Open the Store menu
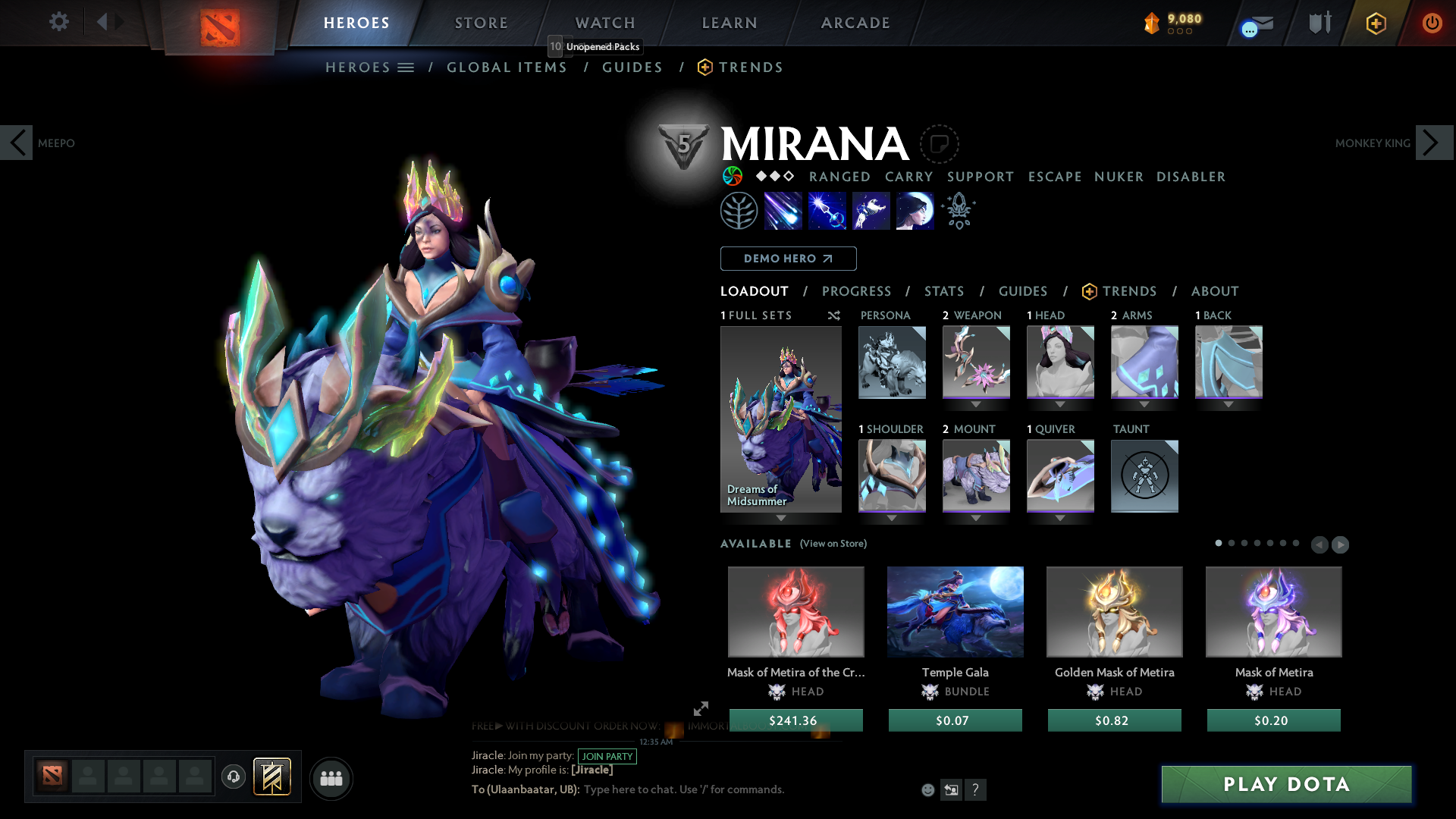The image size is (1456, 819). coord(481,23)
